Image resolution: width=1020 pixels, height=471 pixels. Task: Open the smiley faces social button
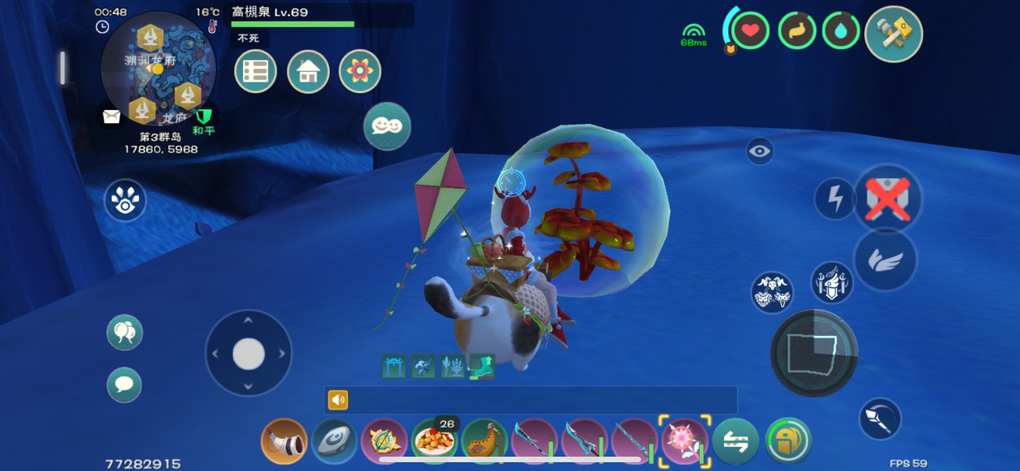(x=387, y=126)
